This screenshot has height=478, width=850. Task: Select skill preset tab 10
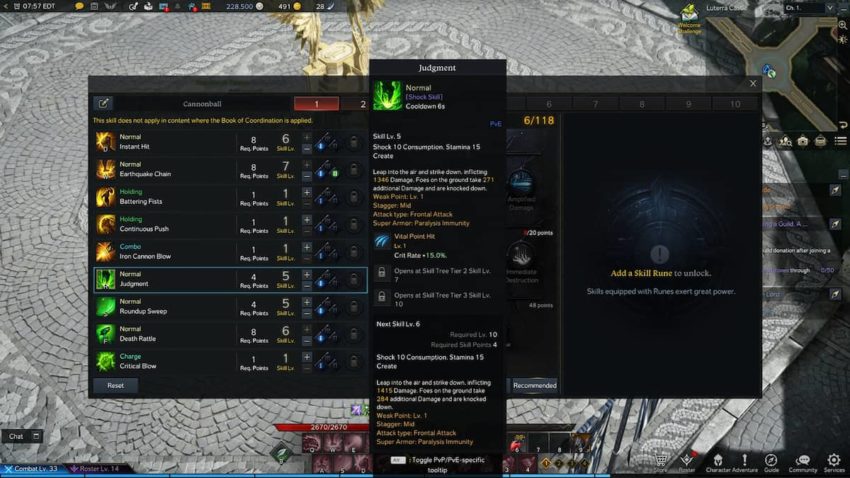735,103
